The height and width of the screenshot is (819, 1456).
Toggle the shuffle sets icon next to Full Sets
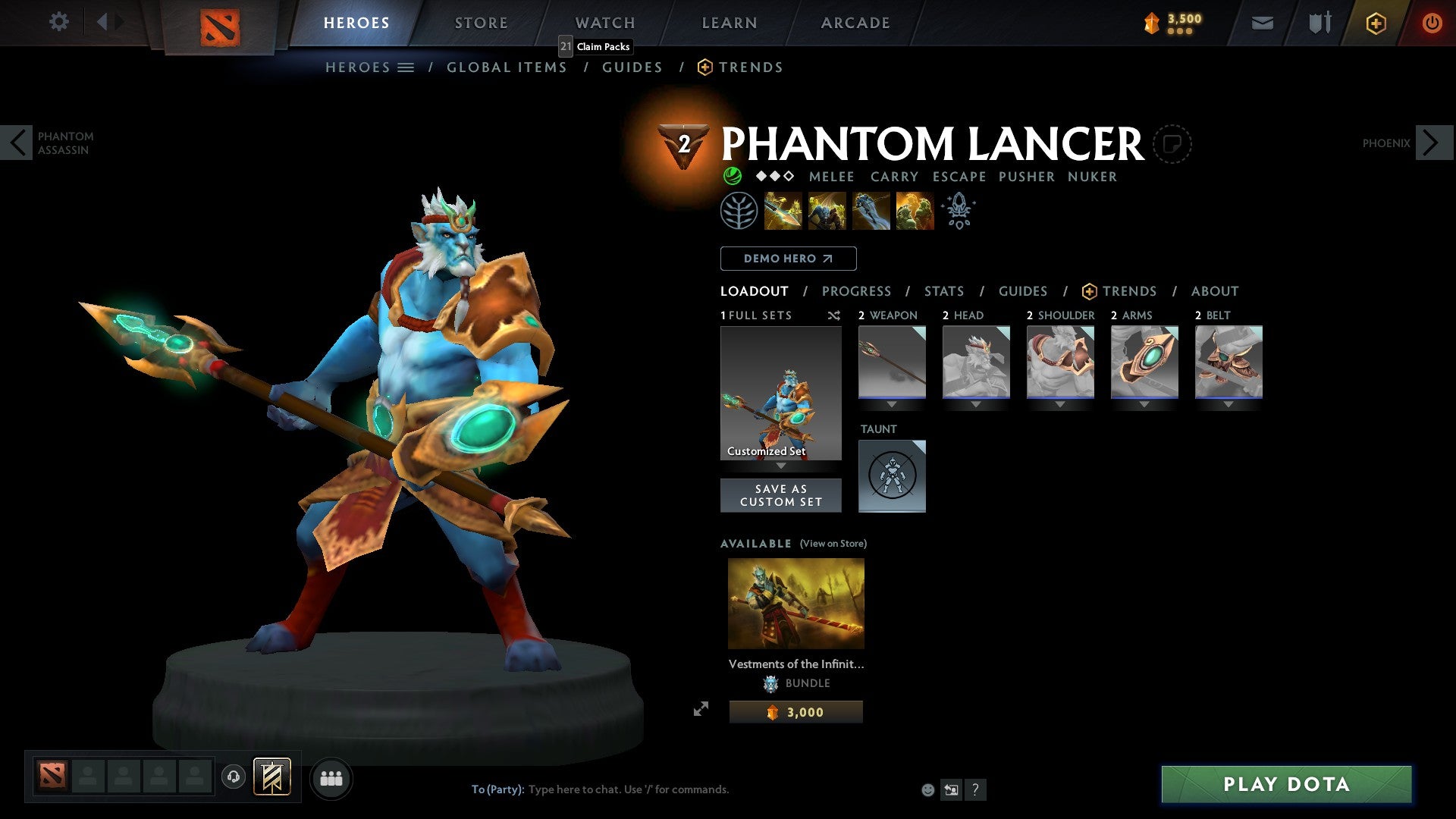[833, 315]
